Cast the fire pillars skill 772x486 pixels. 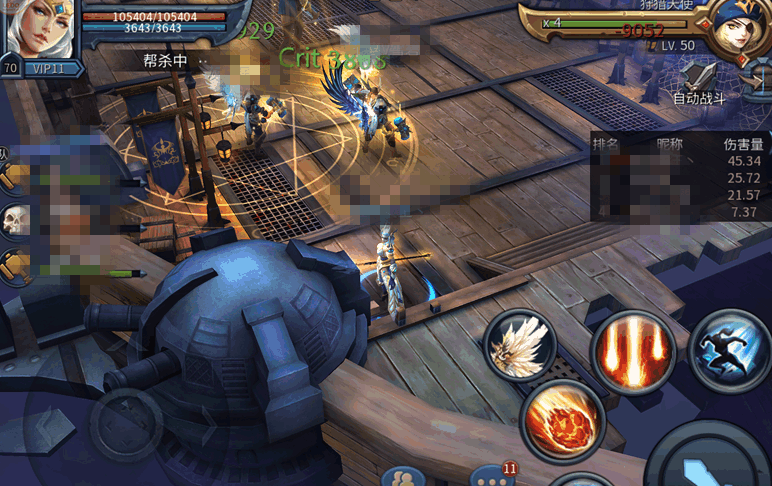(x=632, y=351)
